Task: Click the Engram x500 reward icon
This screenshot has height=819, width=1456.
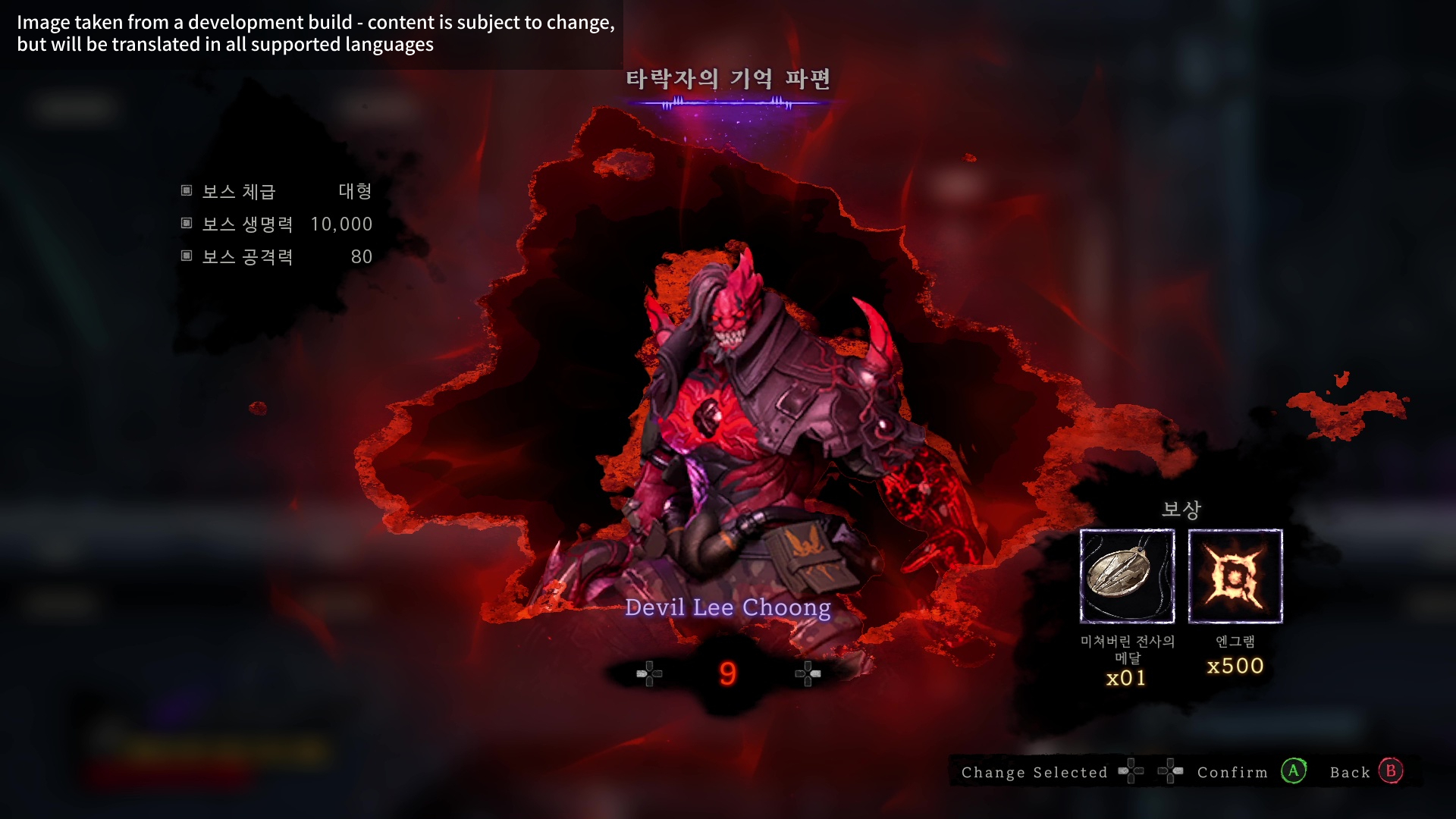Action: tap(1235, 576)
